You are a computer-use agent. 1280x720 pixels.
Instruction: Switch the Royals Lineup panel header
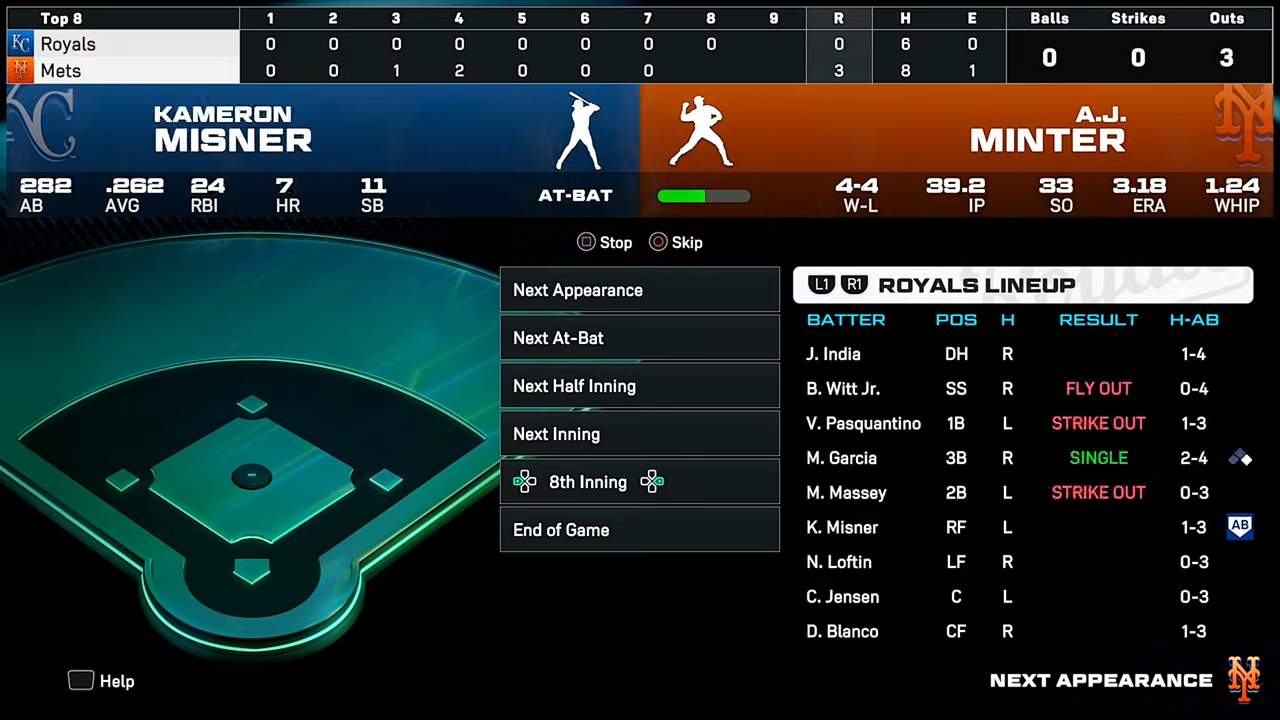point(1022,285)
